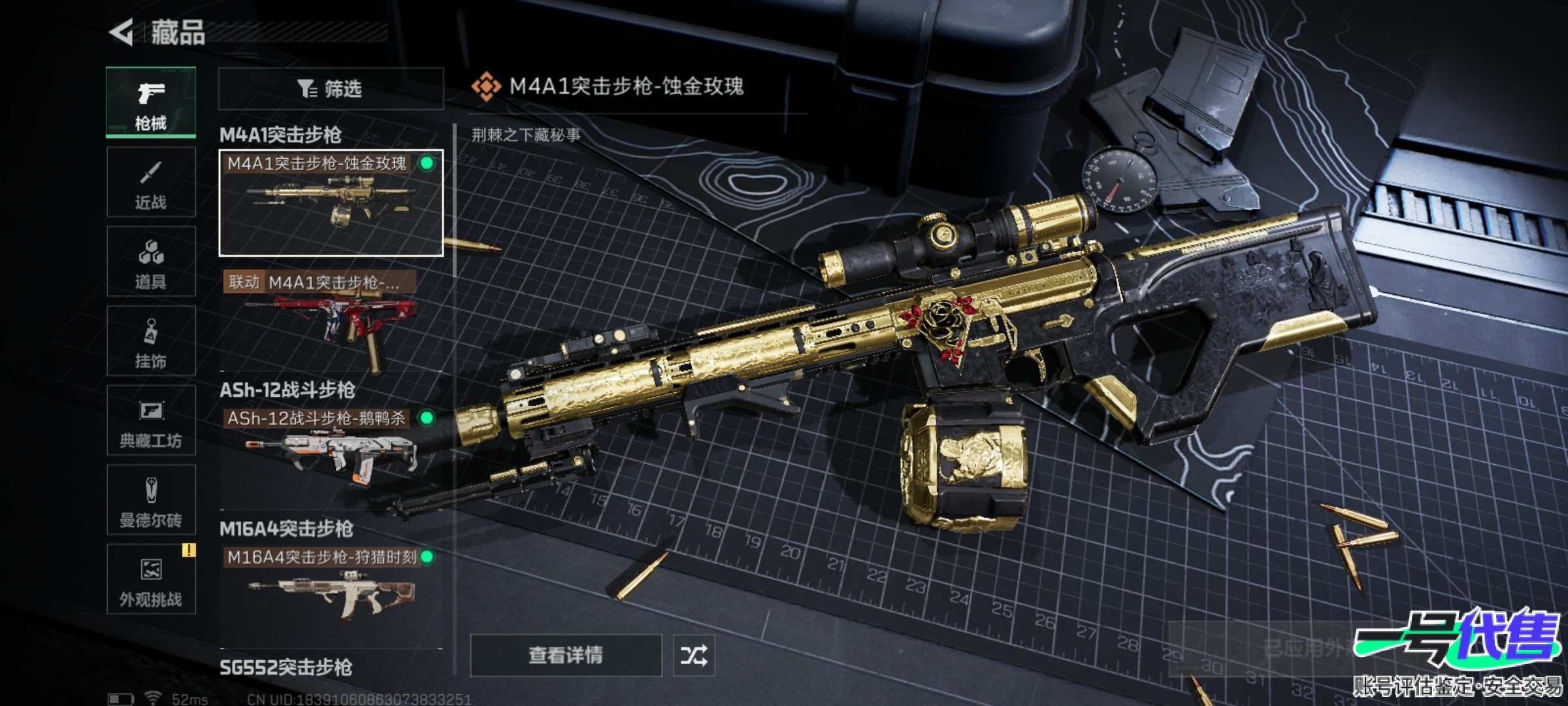Open the 筛选 filter button

coord(331,88)
